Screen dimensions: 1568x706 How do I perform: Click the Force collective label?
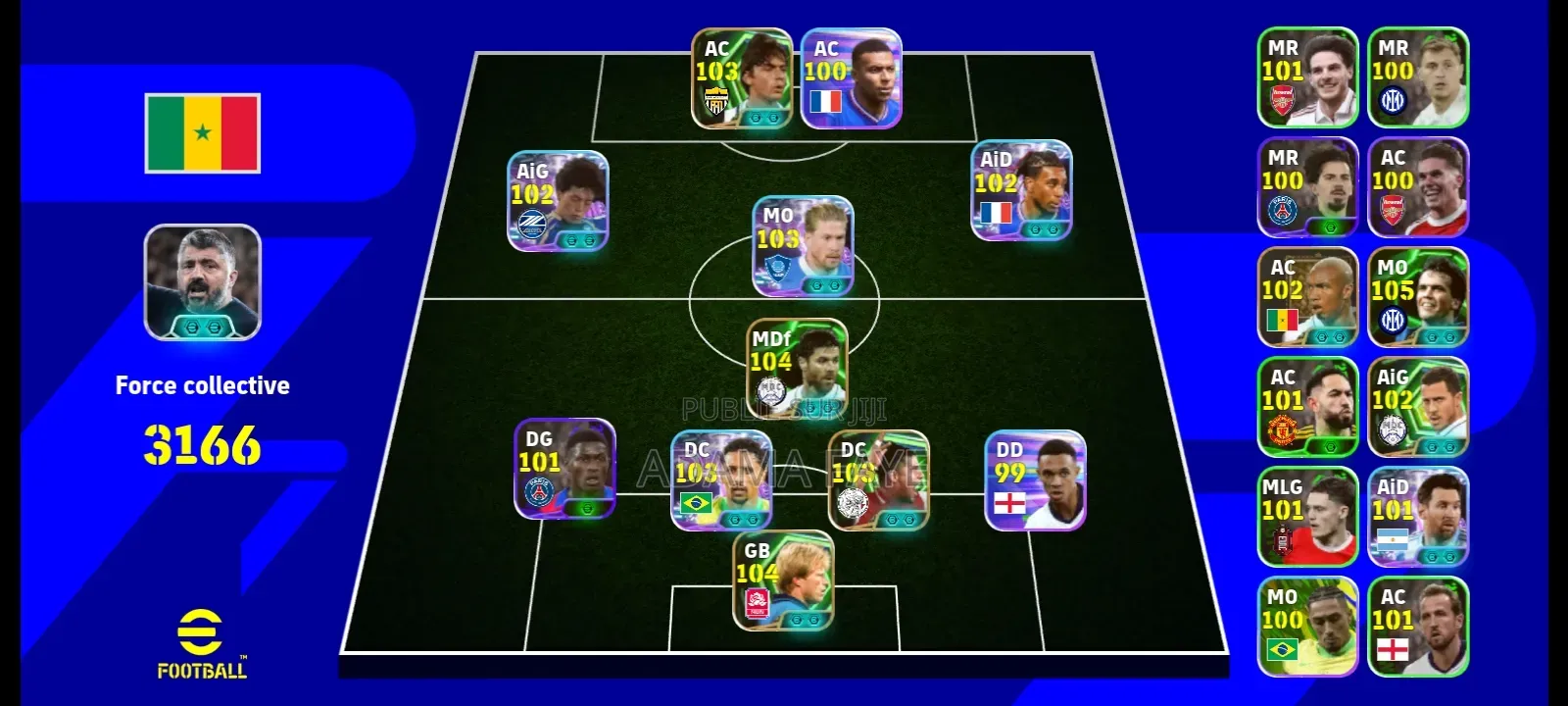tap(203, 385)
